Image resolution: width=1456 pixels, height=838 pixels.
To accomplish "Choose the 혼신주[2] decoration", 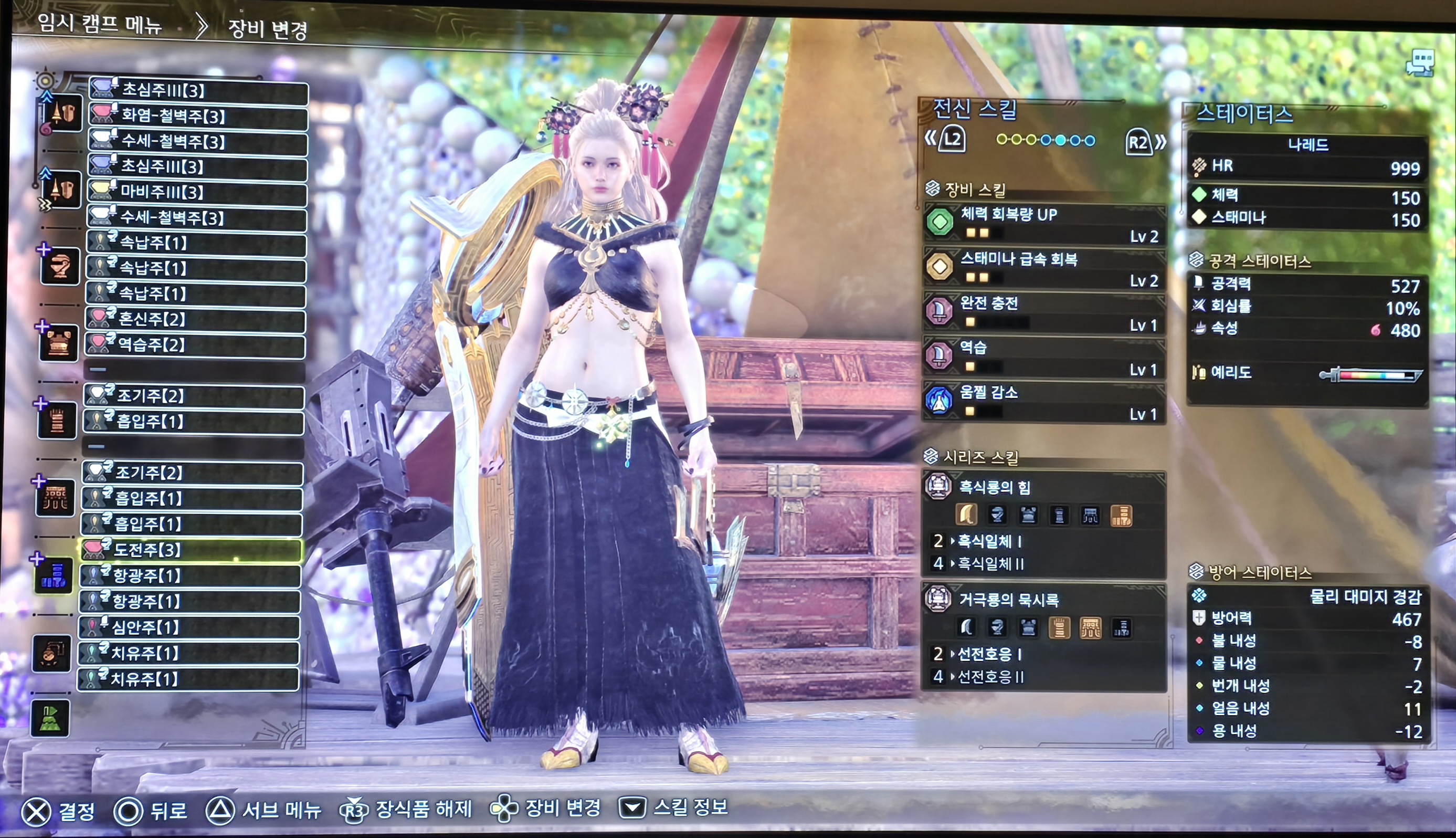I will pyautogui.click(x=195, y=319).
